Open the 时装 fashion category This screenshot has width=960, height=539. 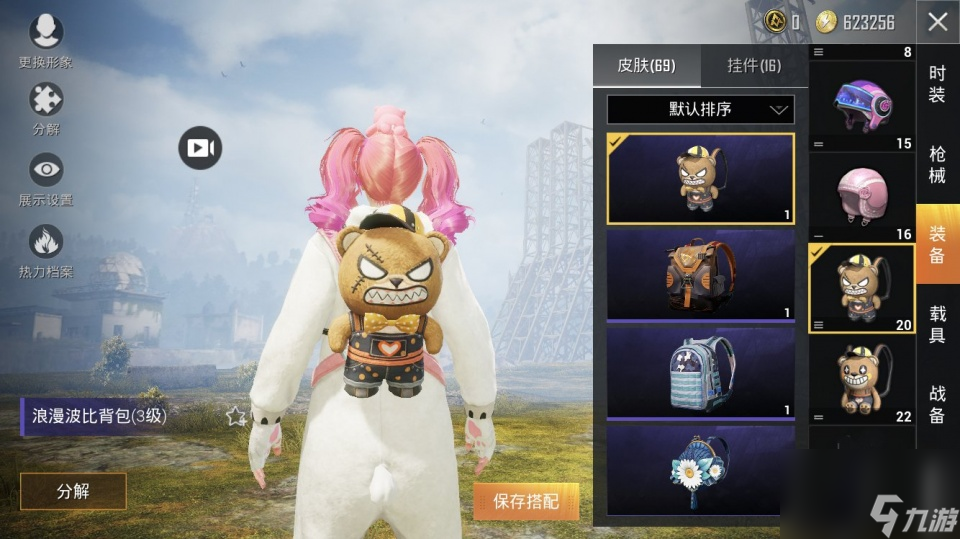pyautogui.click(x=937, y=84)
